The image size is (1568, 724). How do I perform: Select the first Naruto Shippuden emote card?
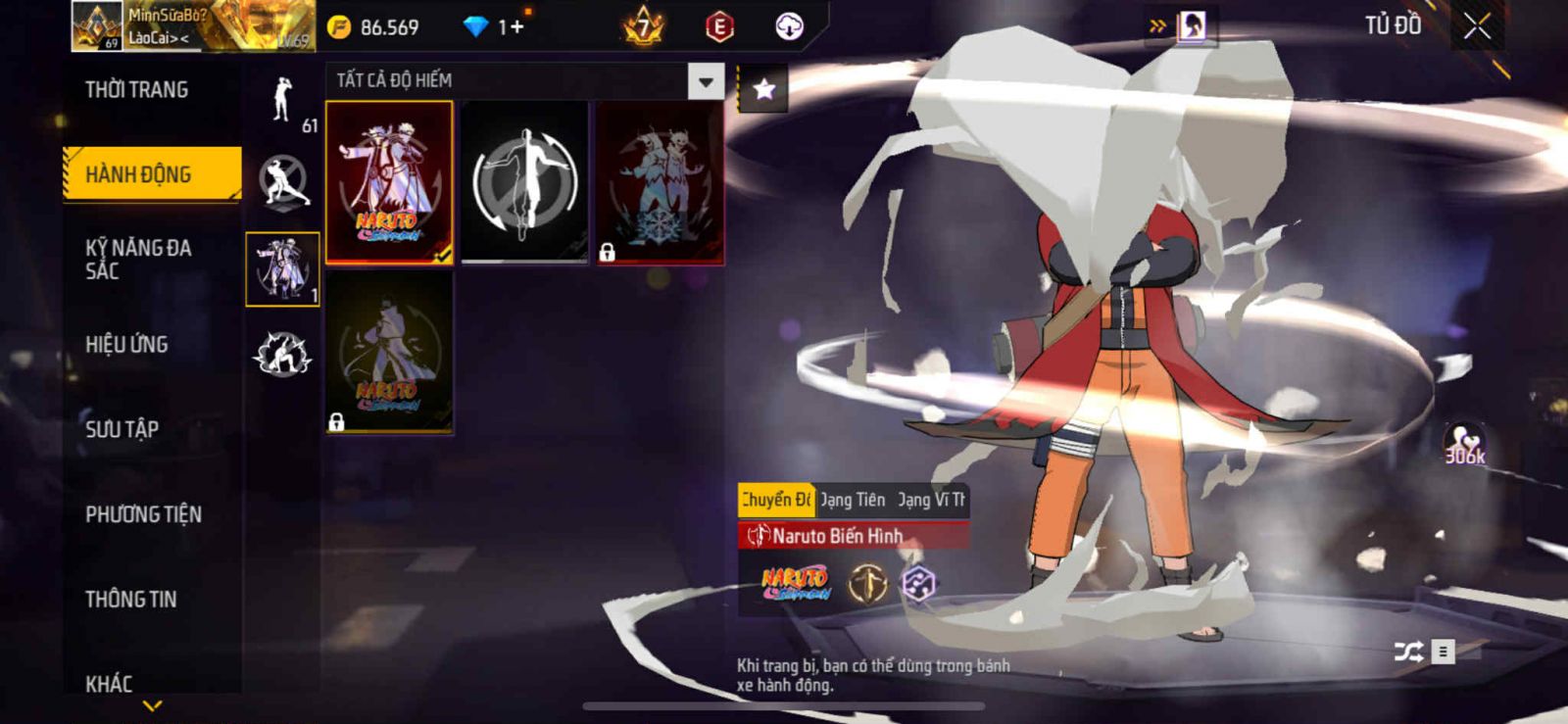point(389,182)
